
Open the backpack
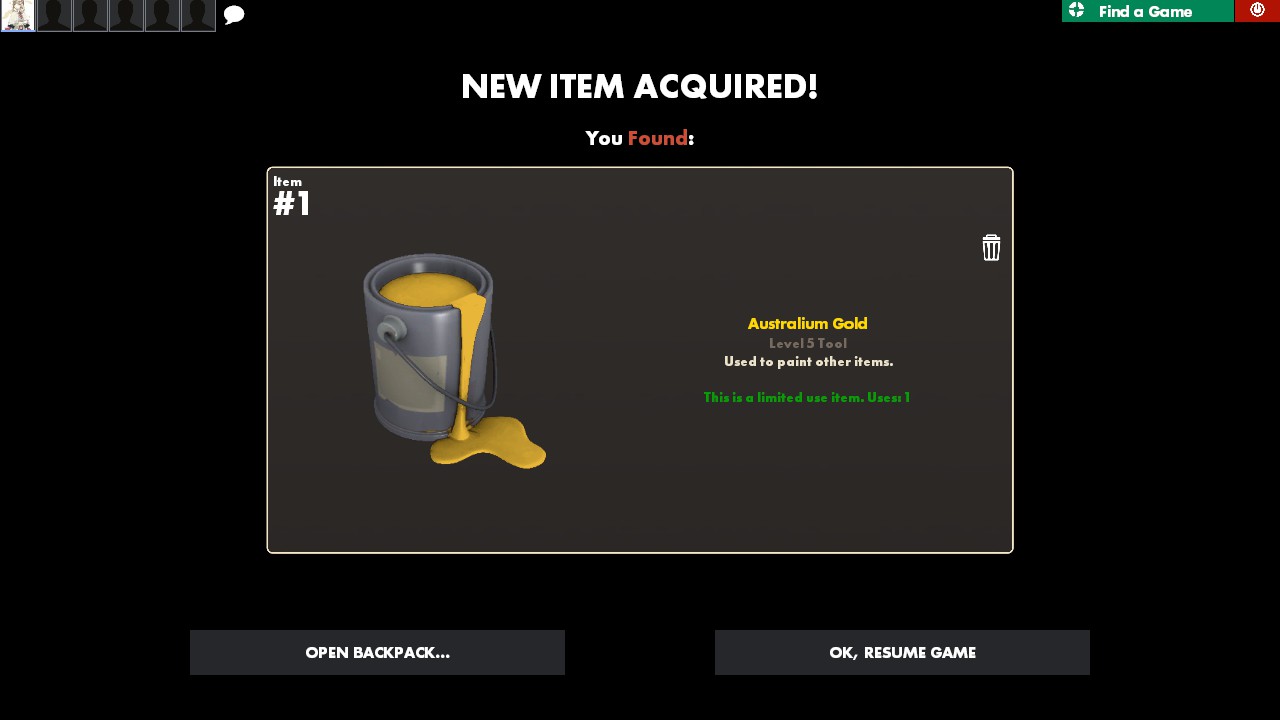point(377,652)
